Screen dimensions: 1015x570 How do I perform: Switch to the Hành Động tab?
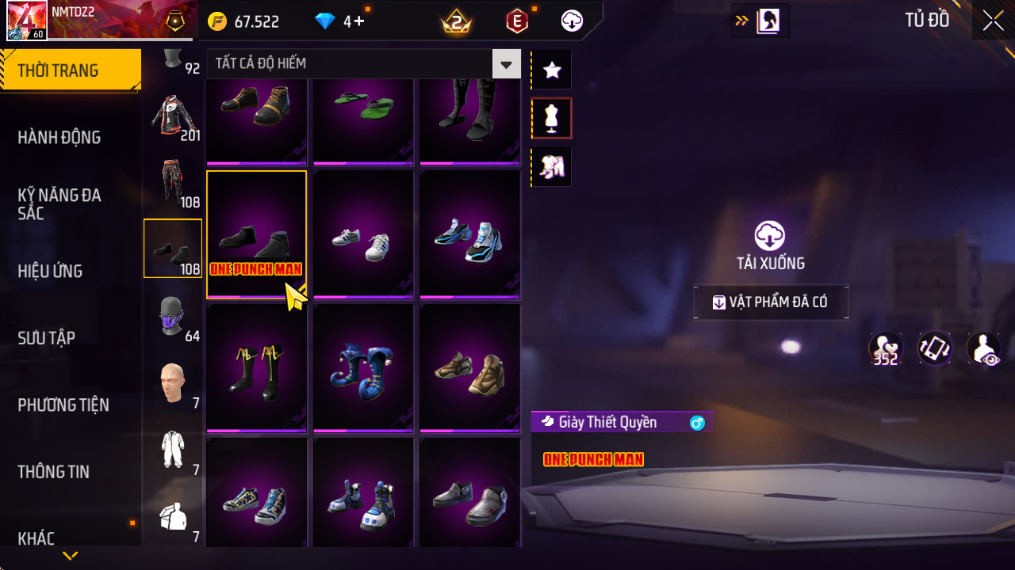click(60, 137)
